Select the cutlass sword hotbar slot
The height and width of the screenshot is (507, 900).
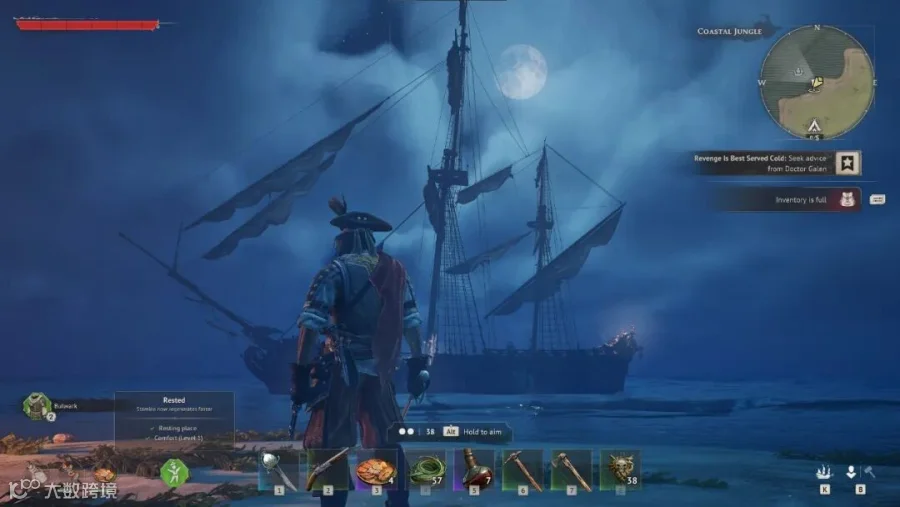pyautogui.click(x=277, y=468)
